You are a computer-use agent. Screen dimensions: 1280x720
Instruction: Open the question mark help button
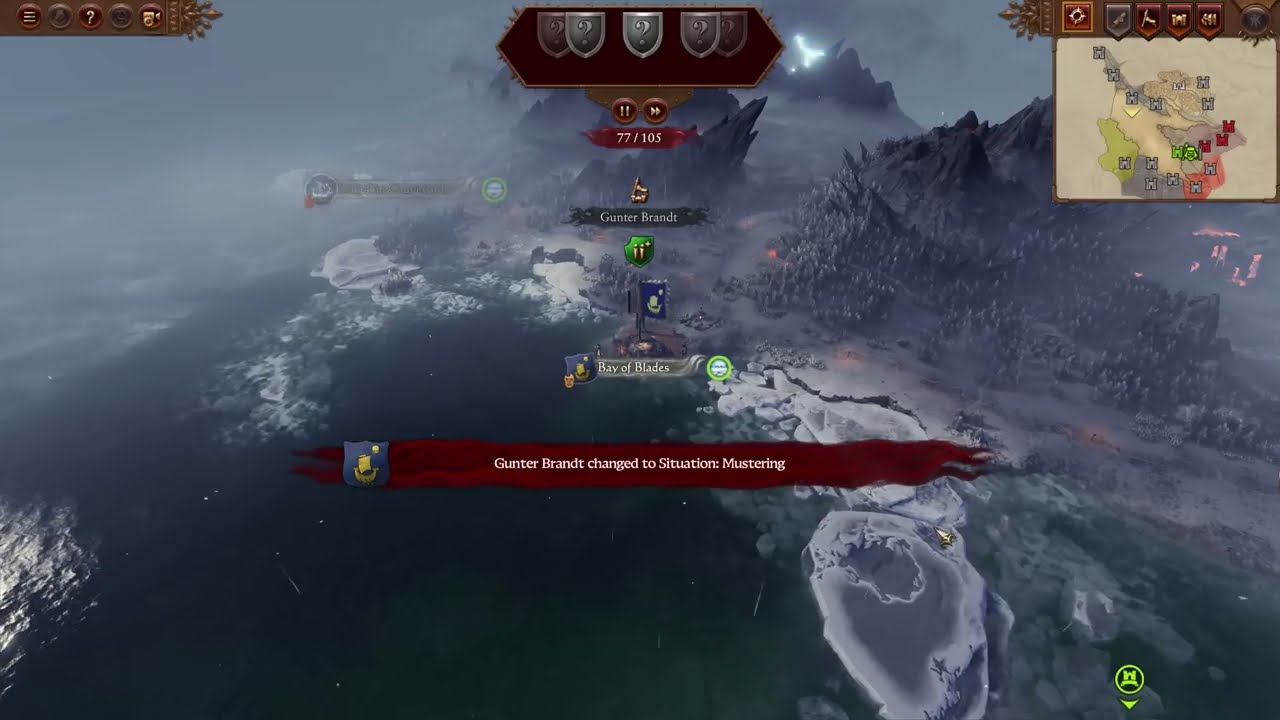coord(90,17)
